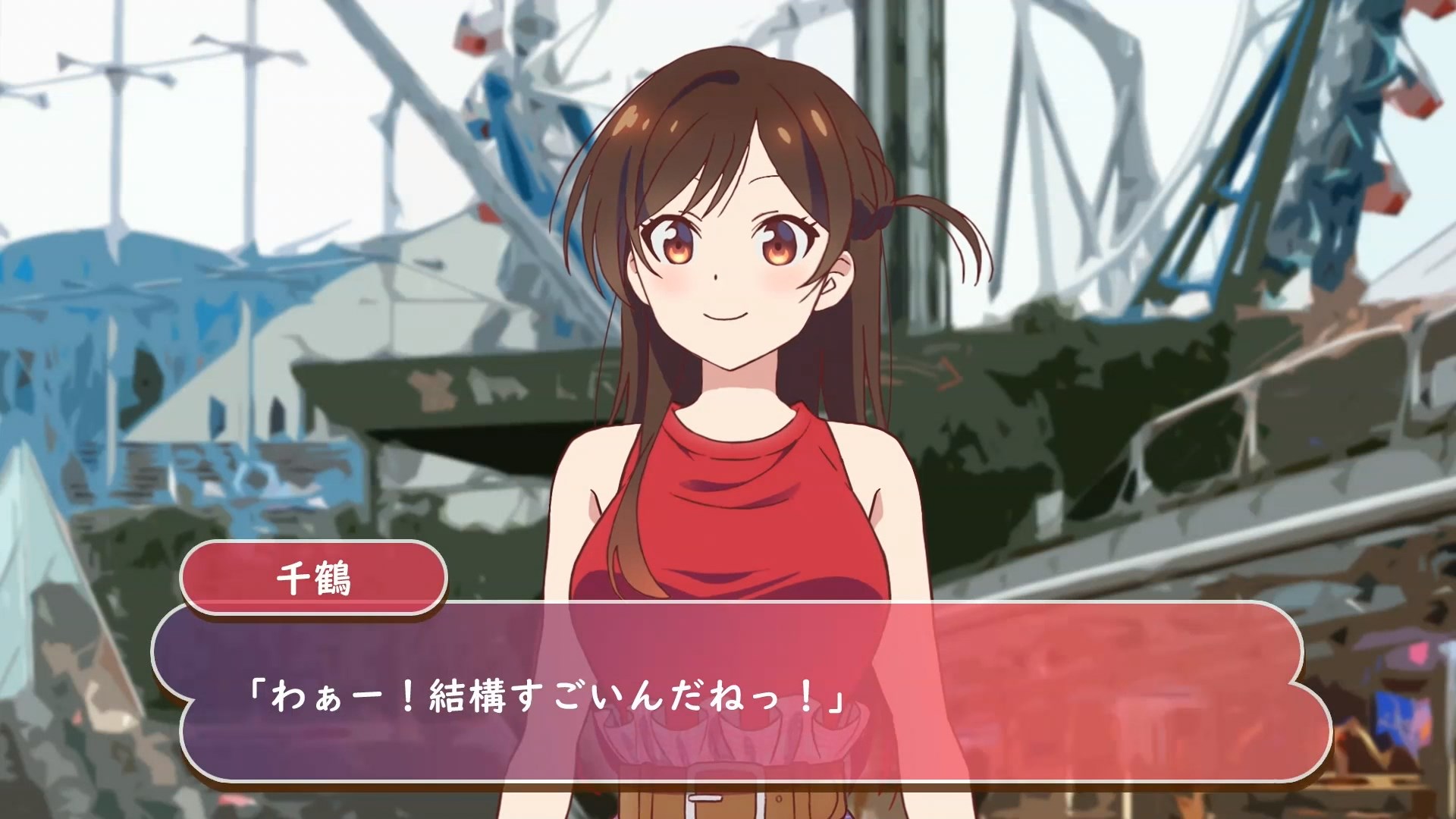
Task: Advance Chizuru's dialogue text box
Action: [x=742, y=694]
